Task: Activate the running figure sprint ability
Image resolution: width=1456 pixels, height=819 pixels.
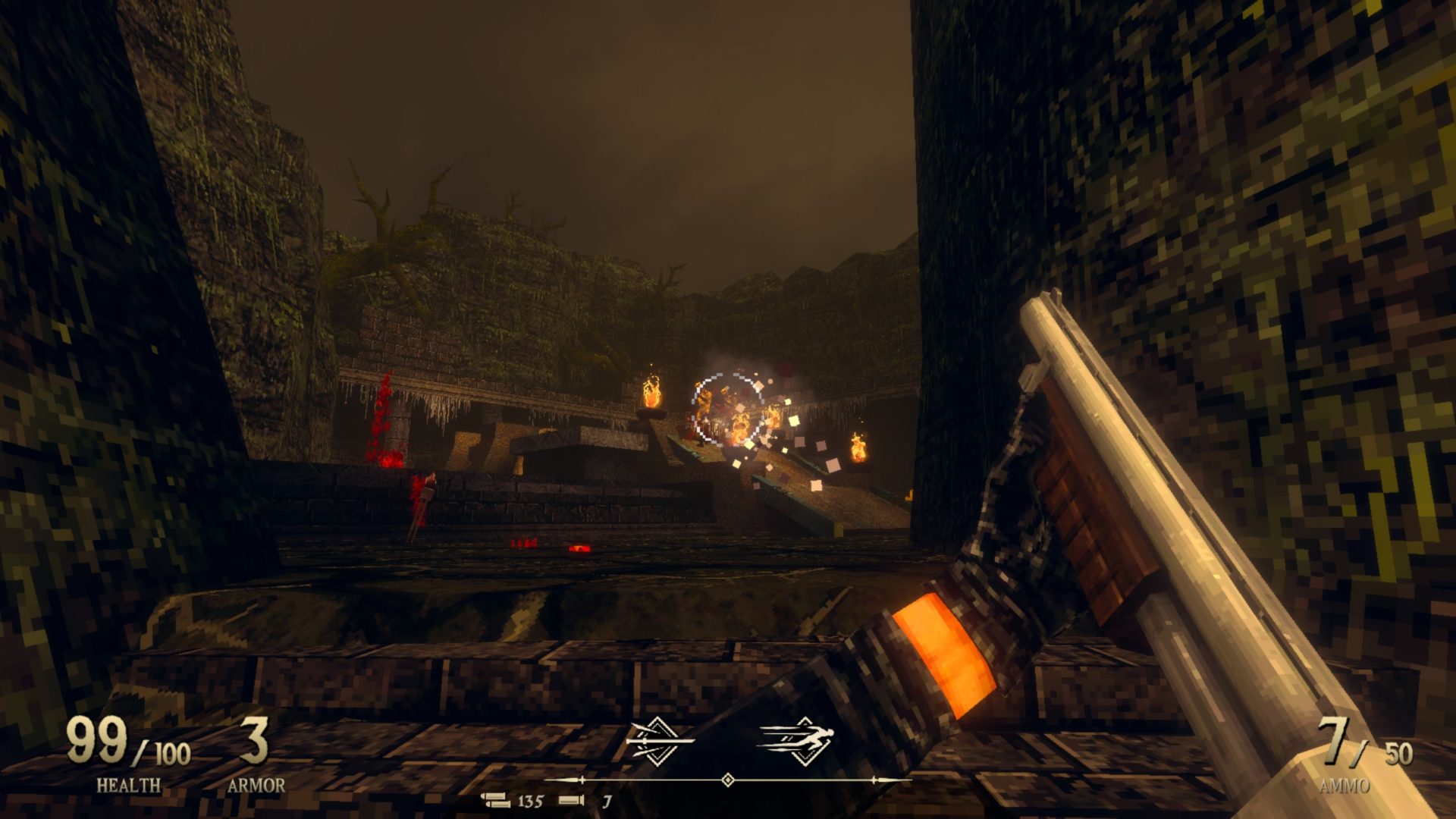Action: (797, 739)
